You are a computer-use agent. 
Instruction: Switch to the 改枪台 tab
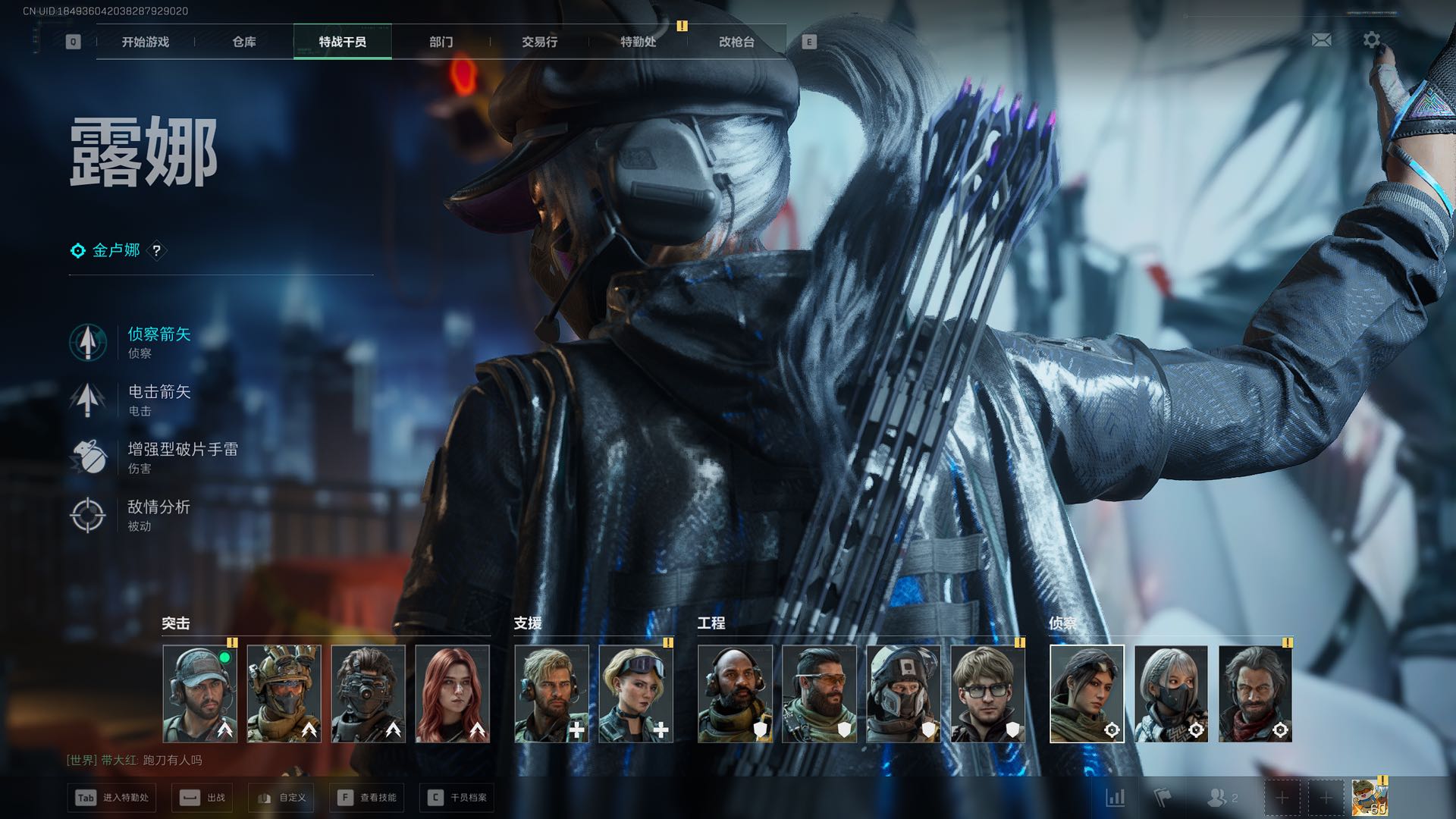pyautogui.click(x=736, y=42)
